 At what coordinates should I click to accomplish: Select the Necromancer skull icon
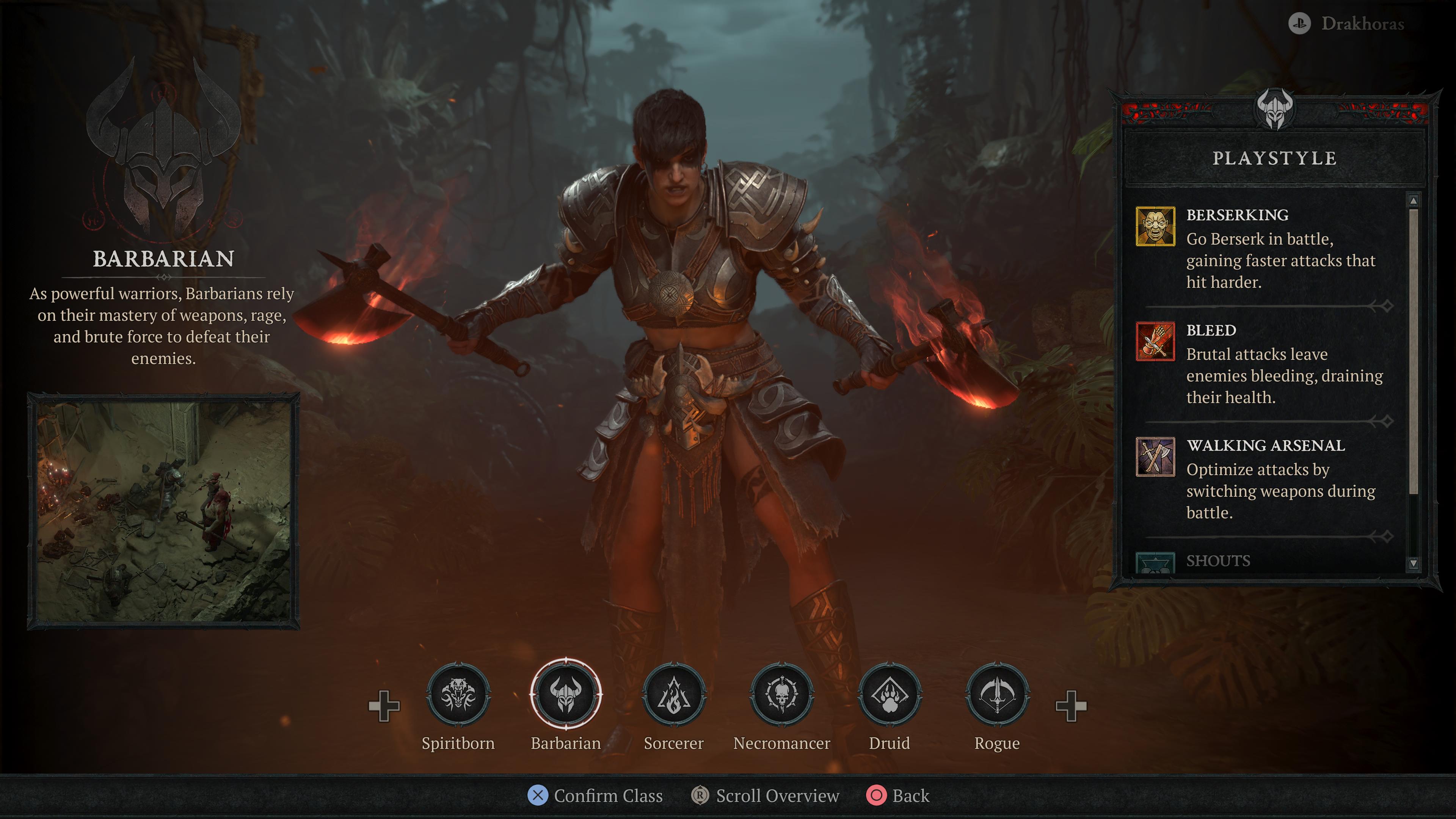click(782, 695)
